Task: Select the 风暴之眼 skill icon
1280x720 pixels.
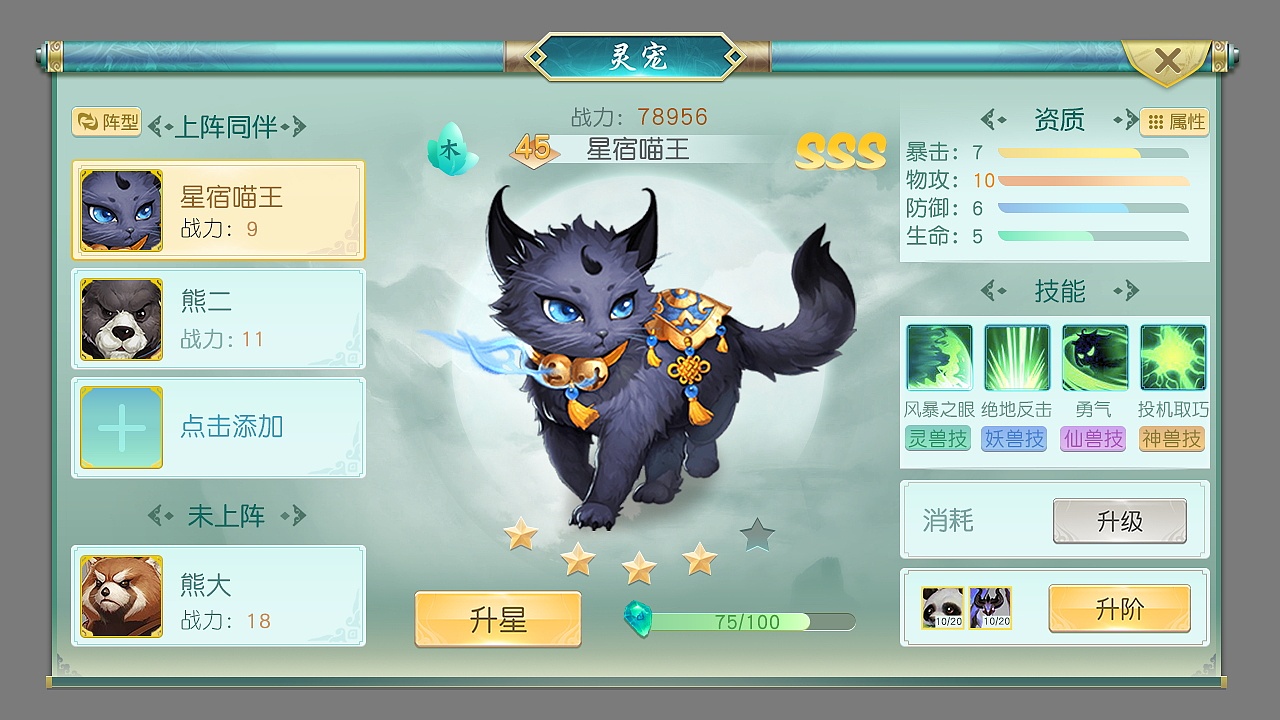Action: [938, 357]
